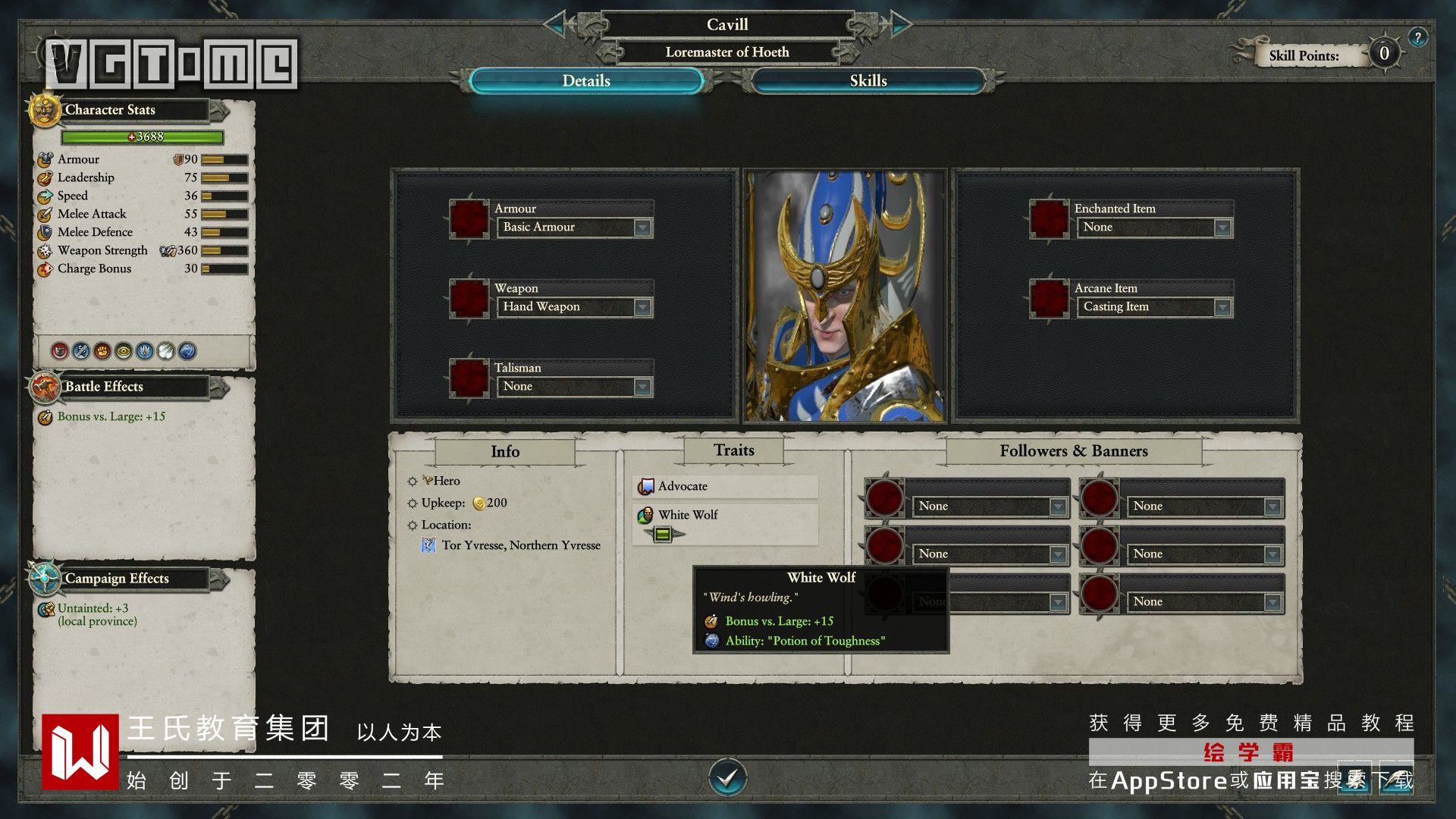Open the Hand Weapon dropdown
Viewport: 1456px width, 819px height.
642,307
